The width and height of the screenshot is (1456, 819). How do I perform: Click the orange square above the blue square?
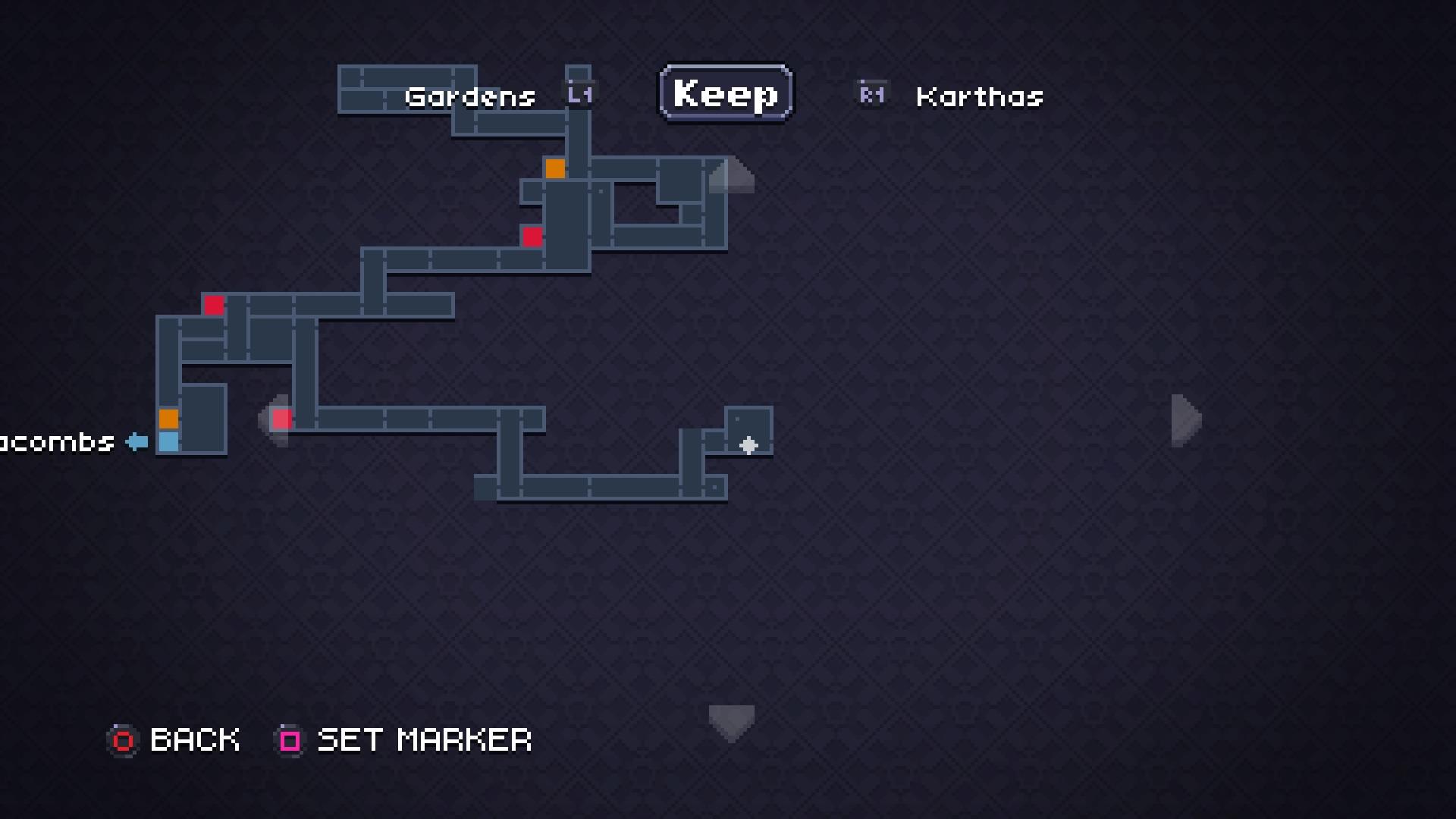[x=168, y=418]
